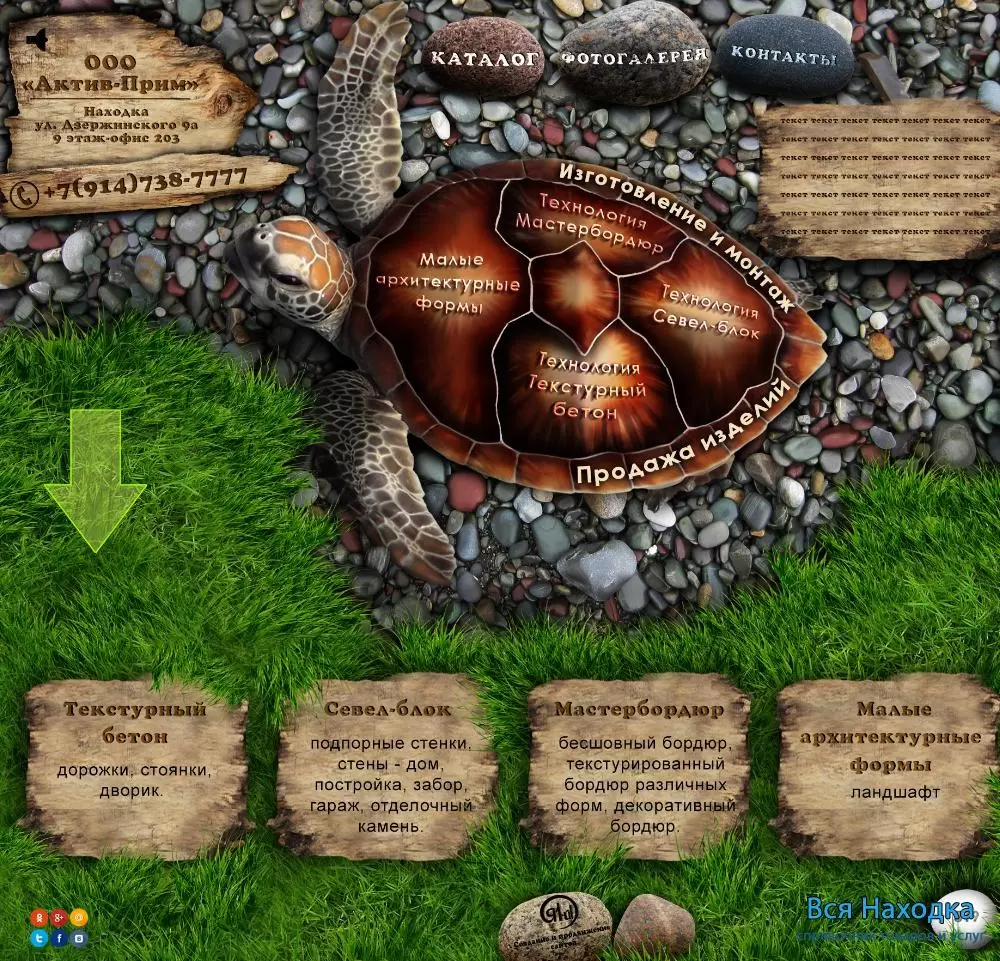Click the Google Plus icon
The width and height of the screenshot is (1000, 961).
[59, 917]
